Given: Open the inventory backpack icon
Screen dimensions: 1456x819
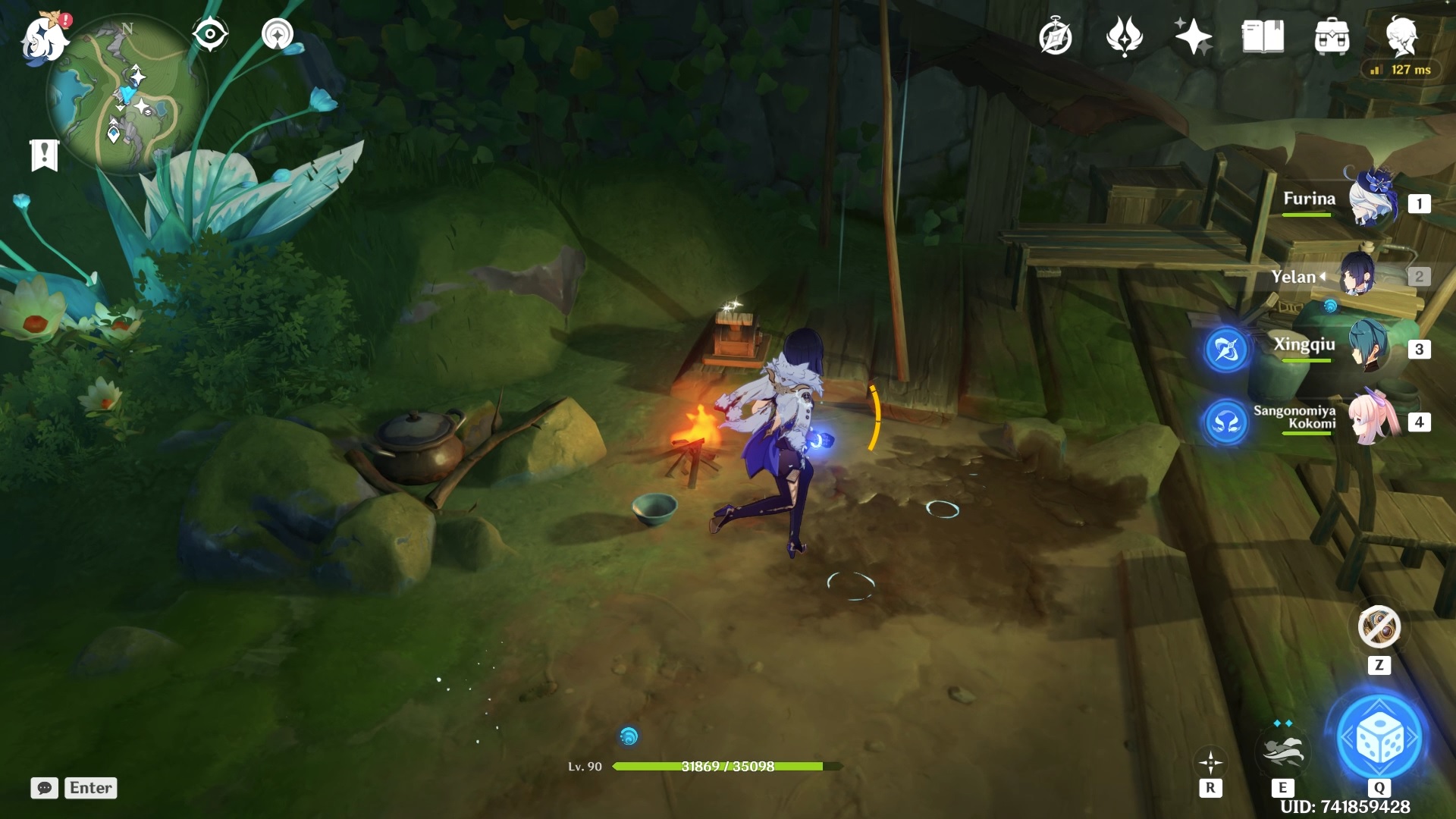Looking at the screenshot, I should click(x=1332, y=36).
